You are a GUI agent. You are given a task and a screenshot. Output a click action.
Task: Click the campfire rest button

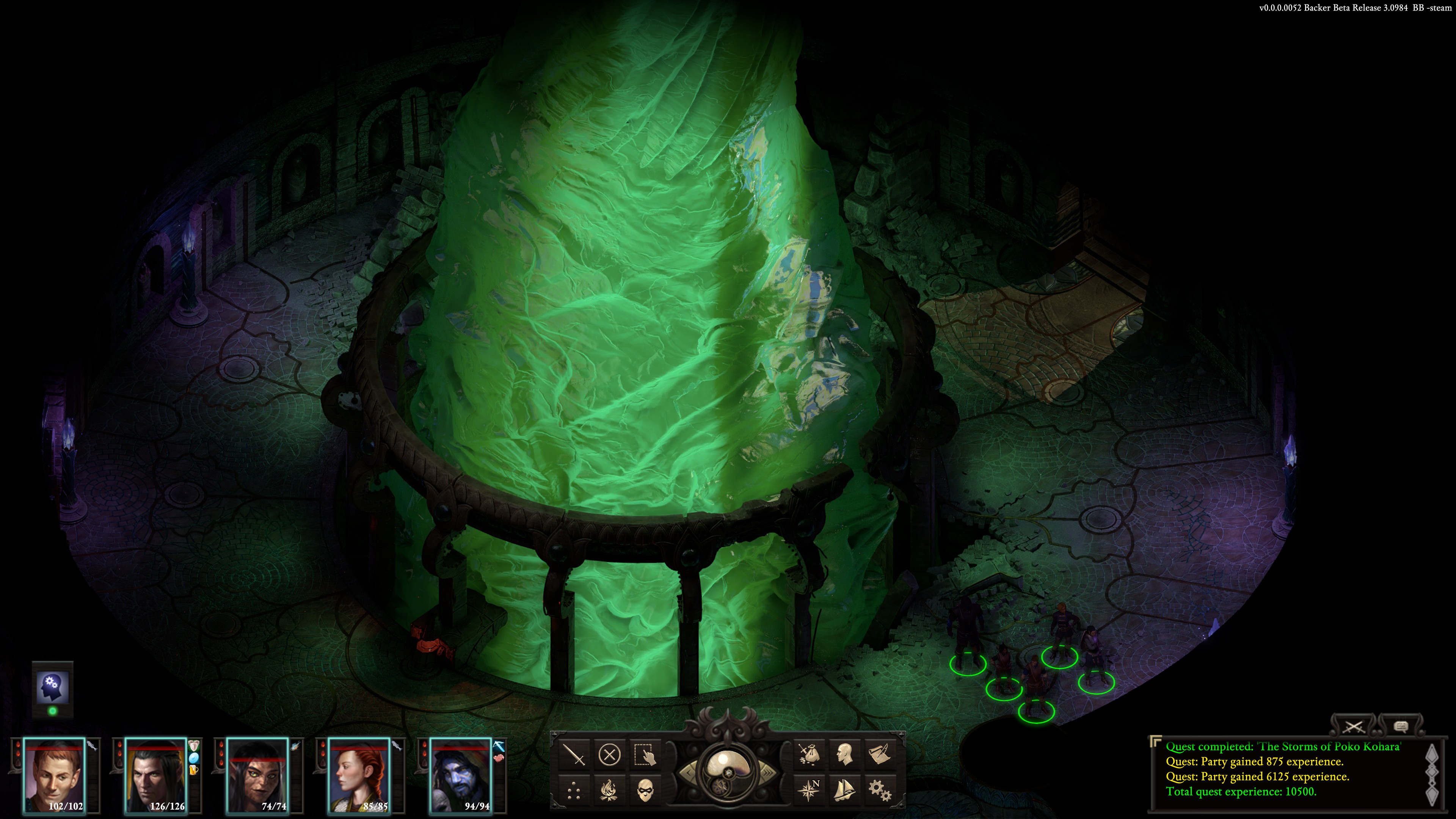click(x=609, y=790)
